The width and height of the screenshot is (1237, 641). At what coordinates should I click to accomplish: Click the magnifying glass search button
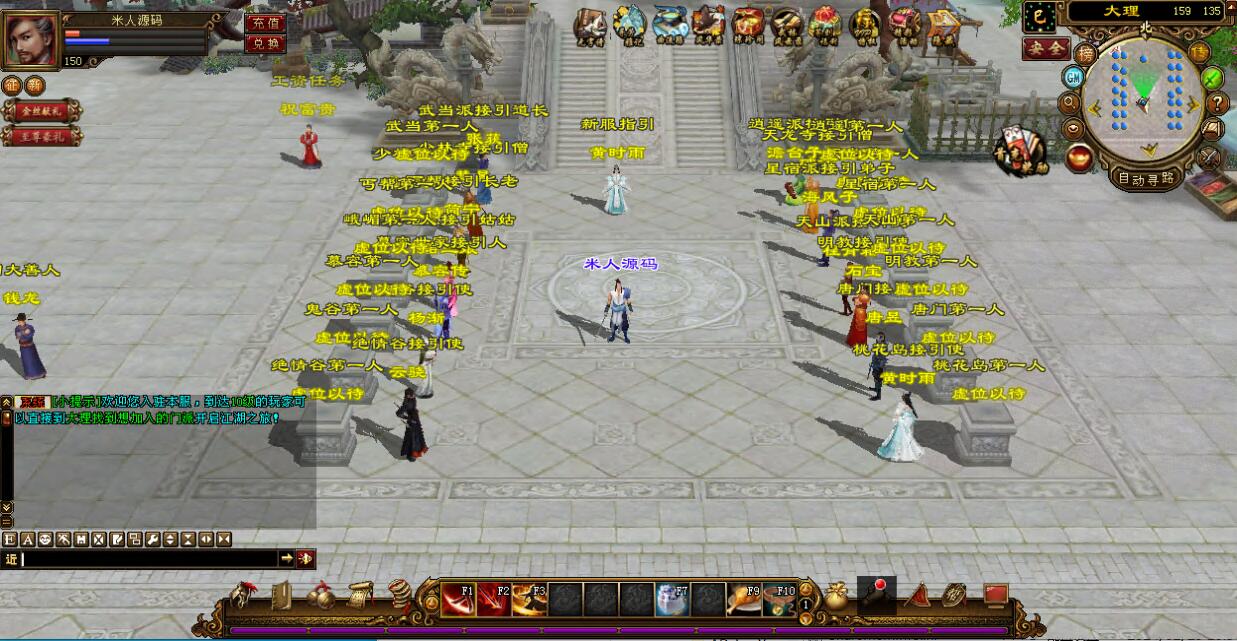1069,102
